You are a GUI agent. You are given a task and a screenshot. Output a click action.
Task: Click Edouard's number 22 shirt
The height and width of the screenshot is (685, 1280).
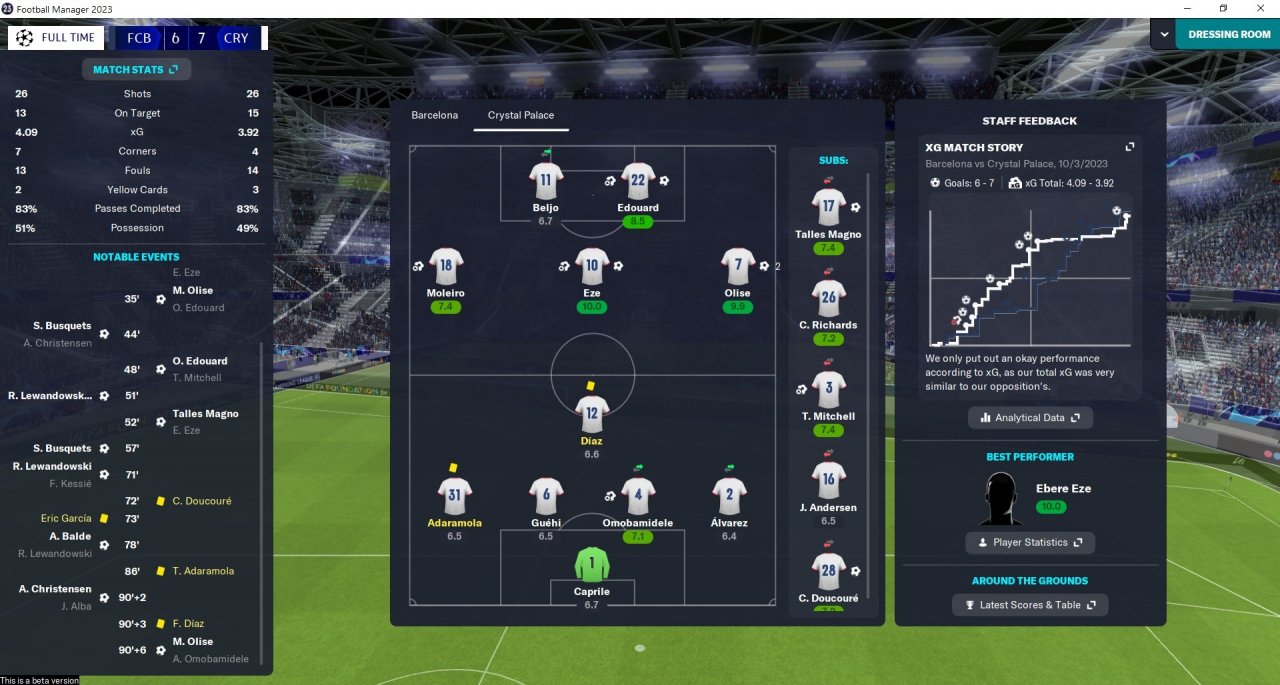coord(638,181)
